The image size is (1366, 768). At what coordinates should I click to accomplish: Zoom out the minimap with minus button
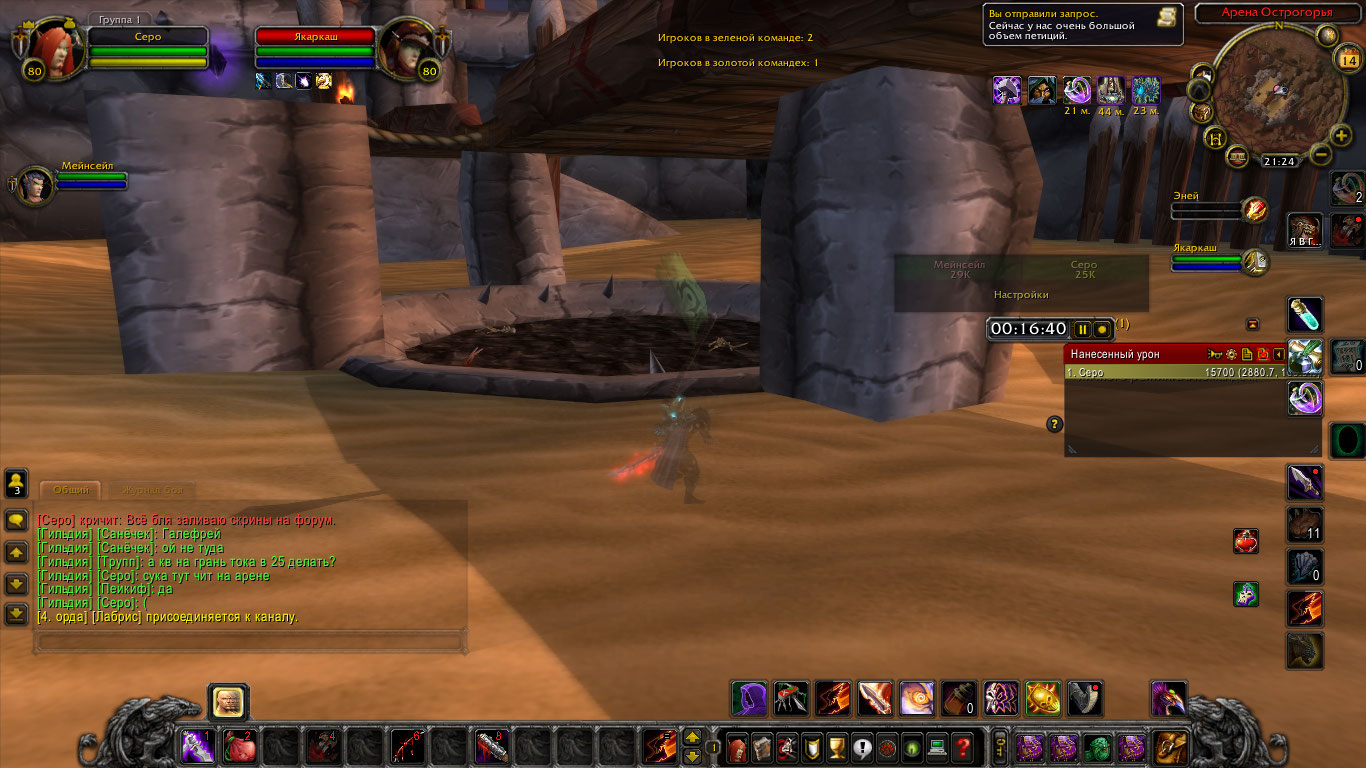(x=1320, y=155)
